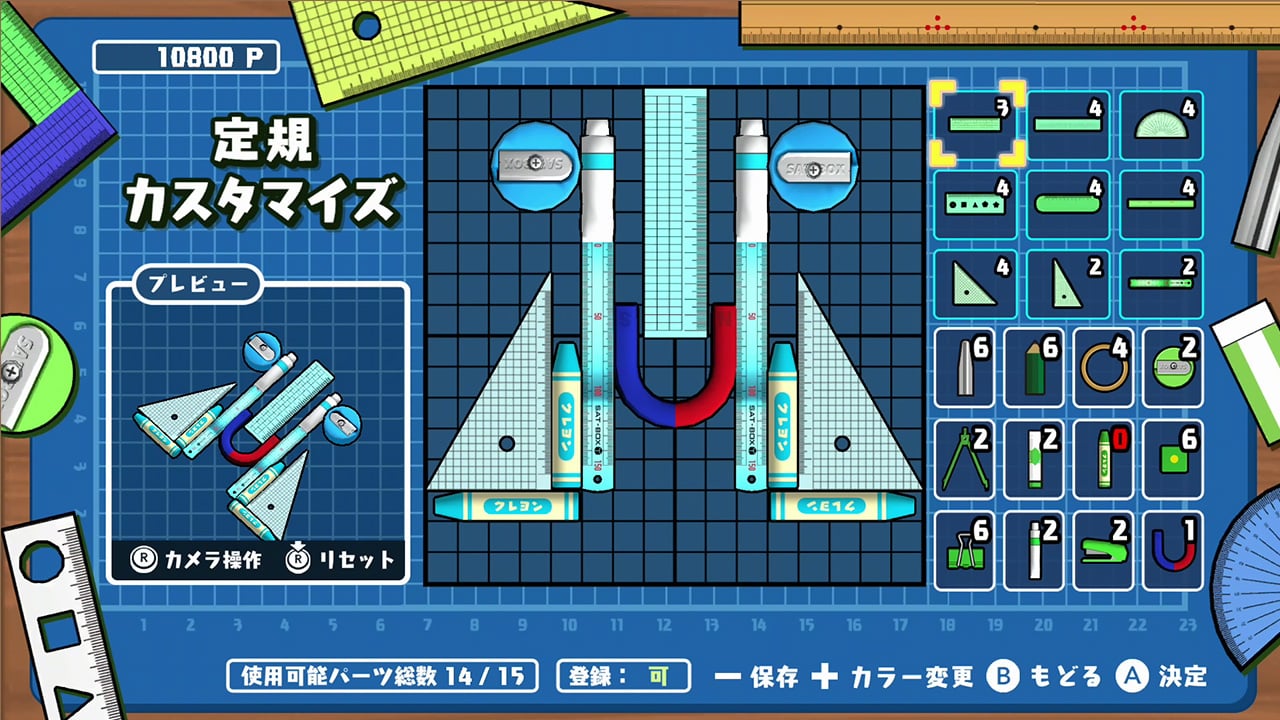Click the ruler preview panel
The height and width of the screenshot is (720, 1280).
click(258, 430)
